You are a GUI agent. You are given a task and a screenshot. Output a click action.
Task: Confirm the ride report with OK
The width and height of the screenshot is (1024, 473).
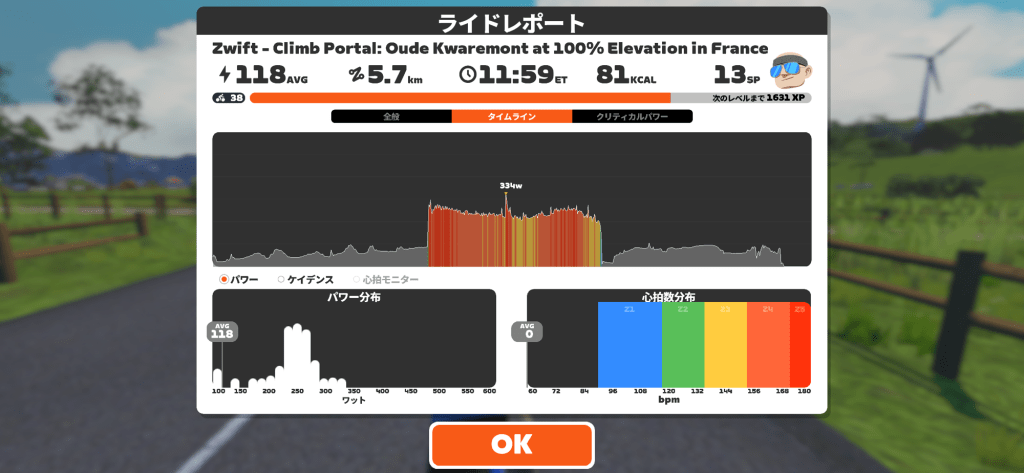(x=511, y=444)
